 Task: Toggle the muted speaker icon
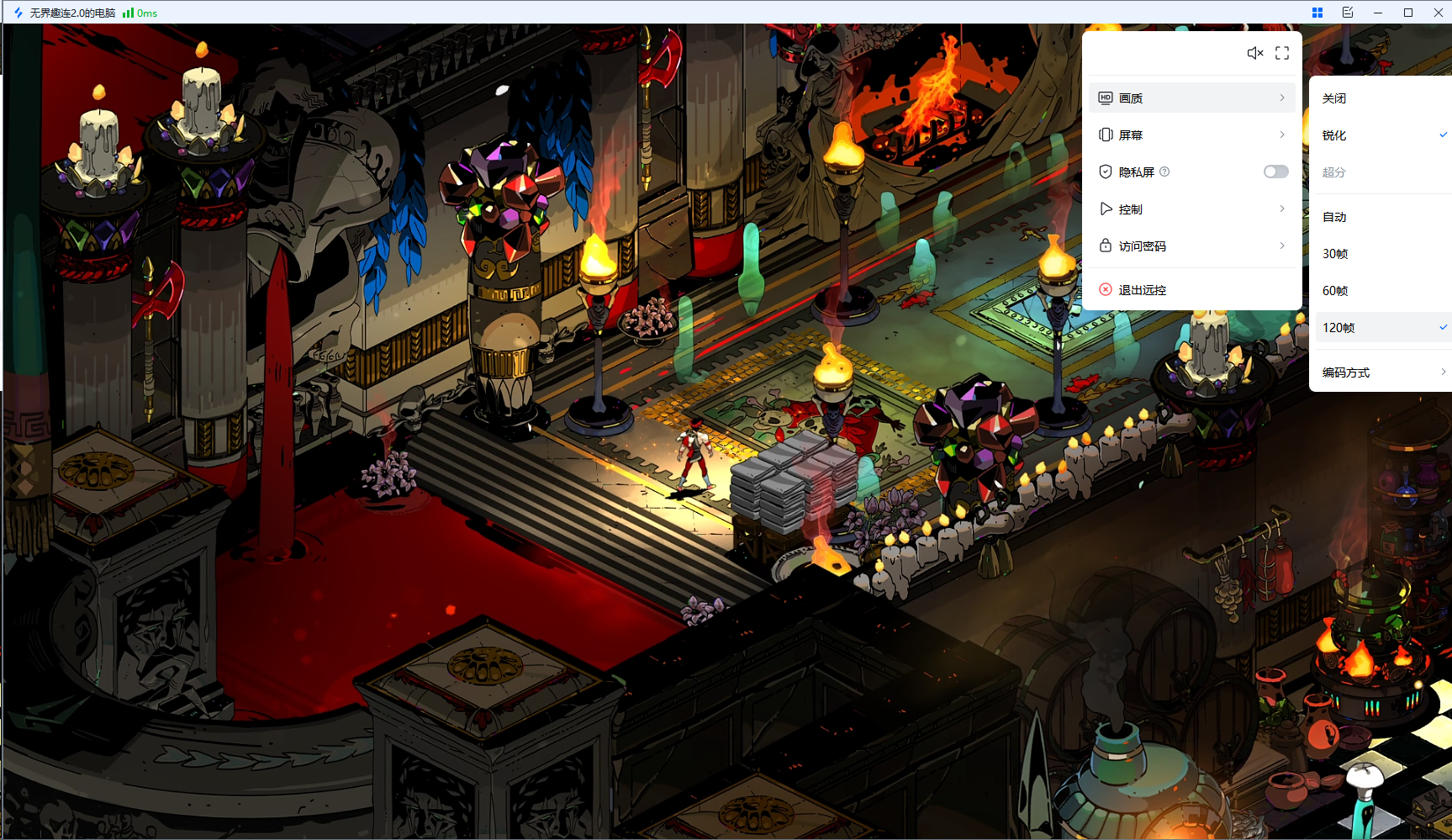click(1254, 53)
